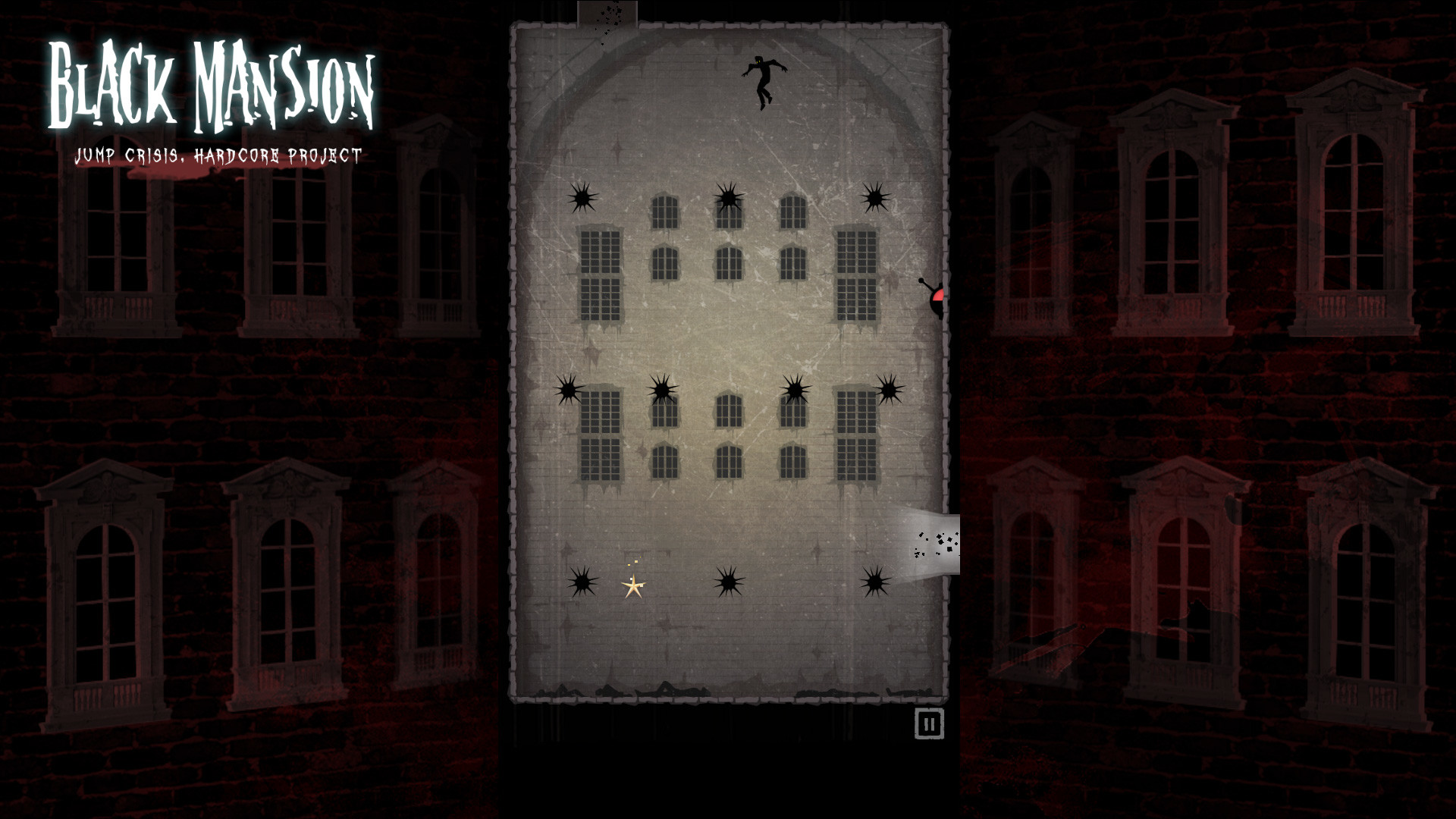1456x819 pixels.
Task: Click the Black Mansion title logo
Action: [211, 83]
